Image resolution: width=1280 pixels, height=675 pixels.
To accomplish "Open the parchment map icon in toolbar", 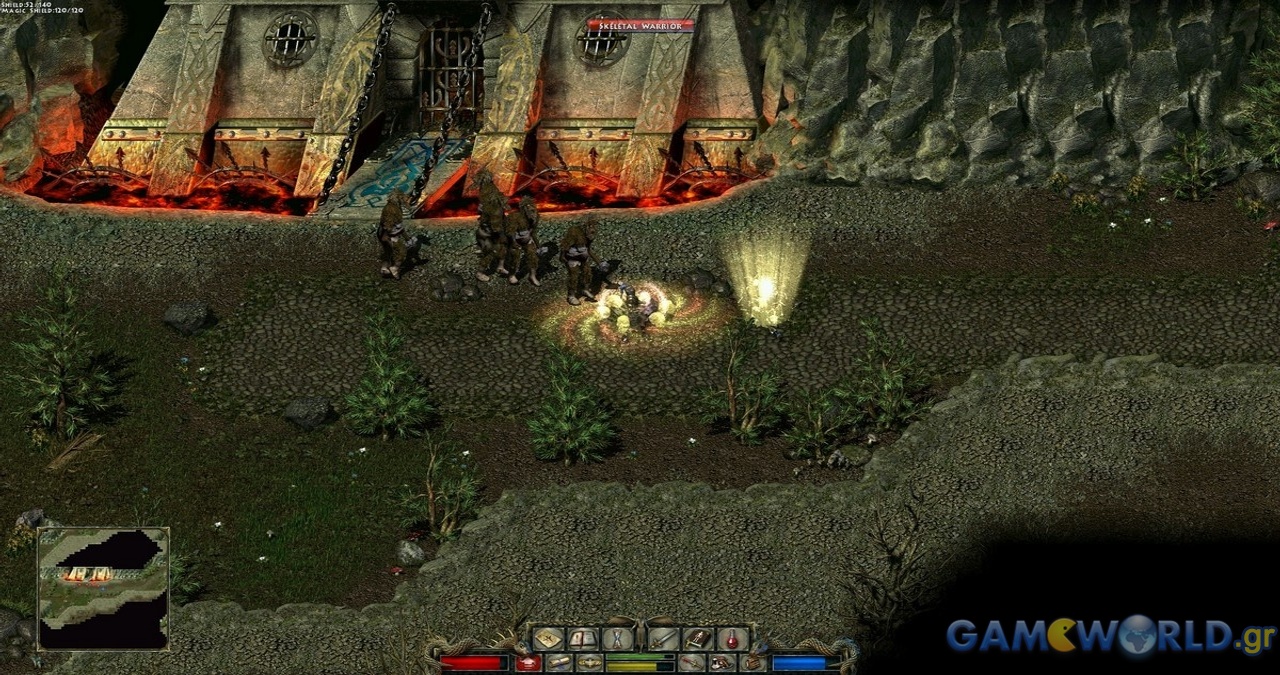I will 548,639.
